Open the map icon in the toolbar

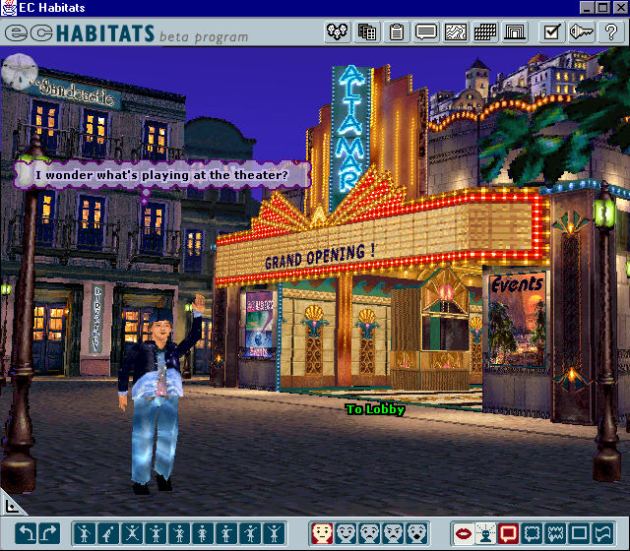pos(456,32)
